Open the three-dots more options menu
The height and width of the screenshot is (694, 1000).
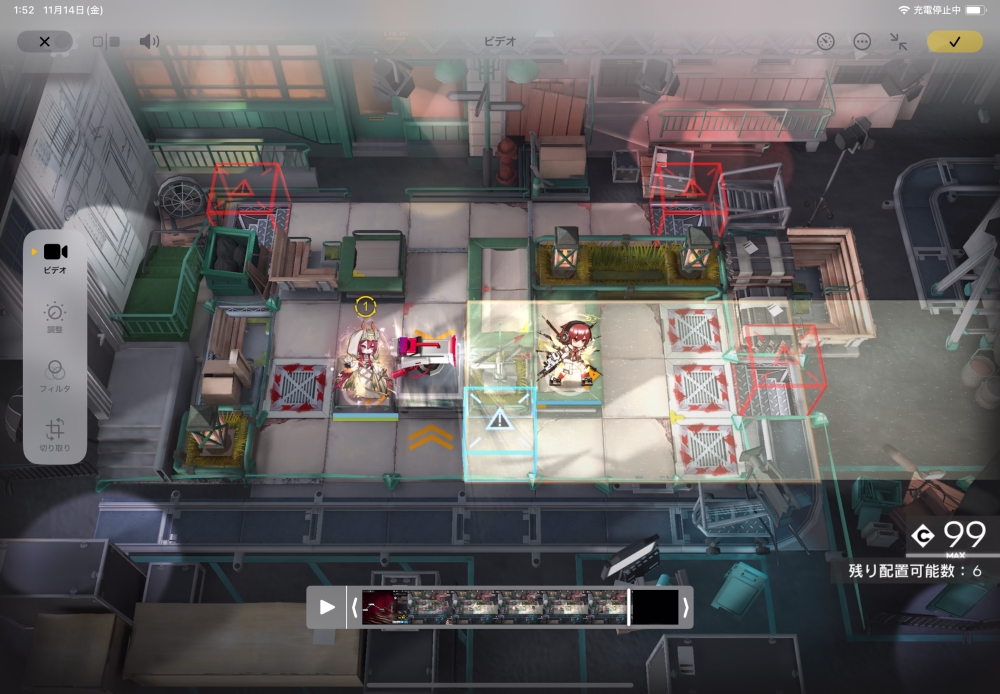862,42
